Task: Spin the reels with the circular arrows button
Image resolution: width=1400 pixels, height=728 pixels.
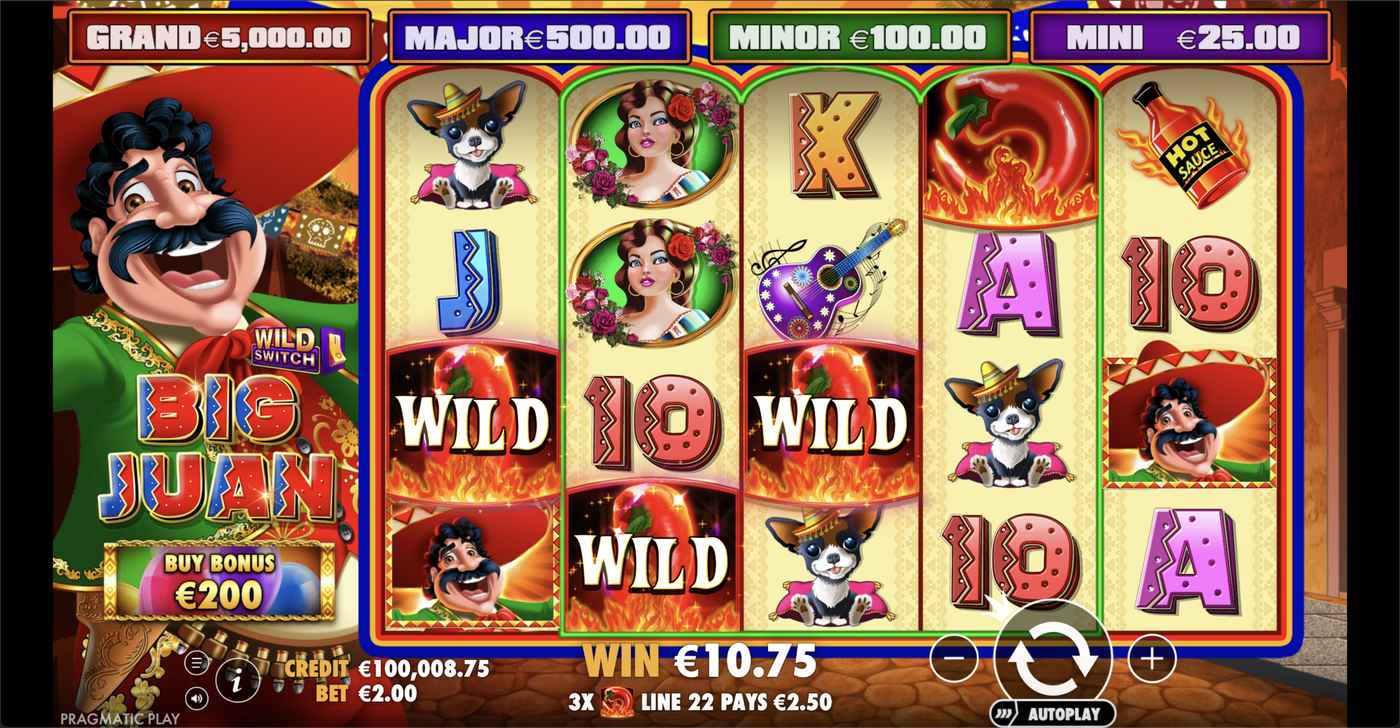Action: (x=1053, y=657)
